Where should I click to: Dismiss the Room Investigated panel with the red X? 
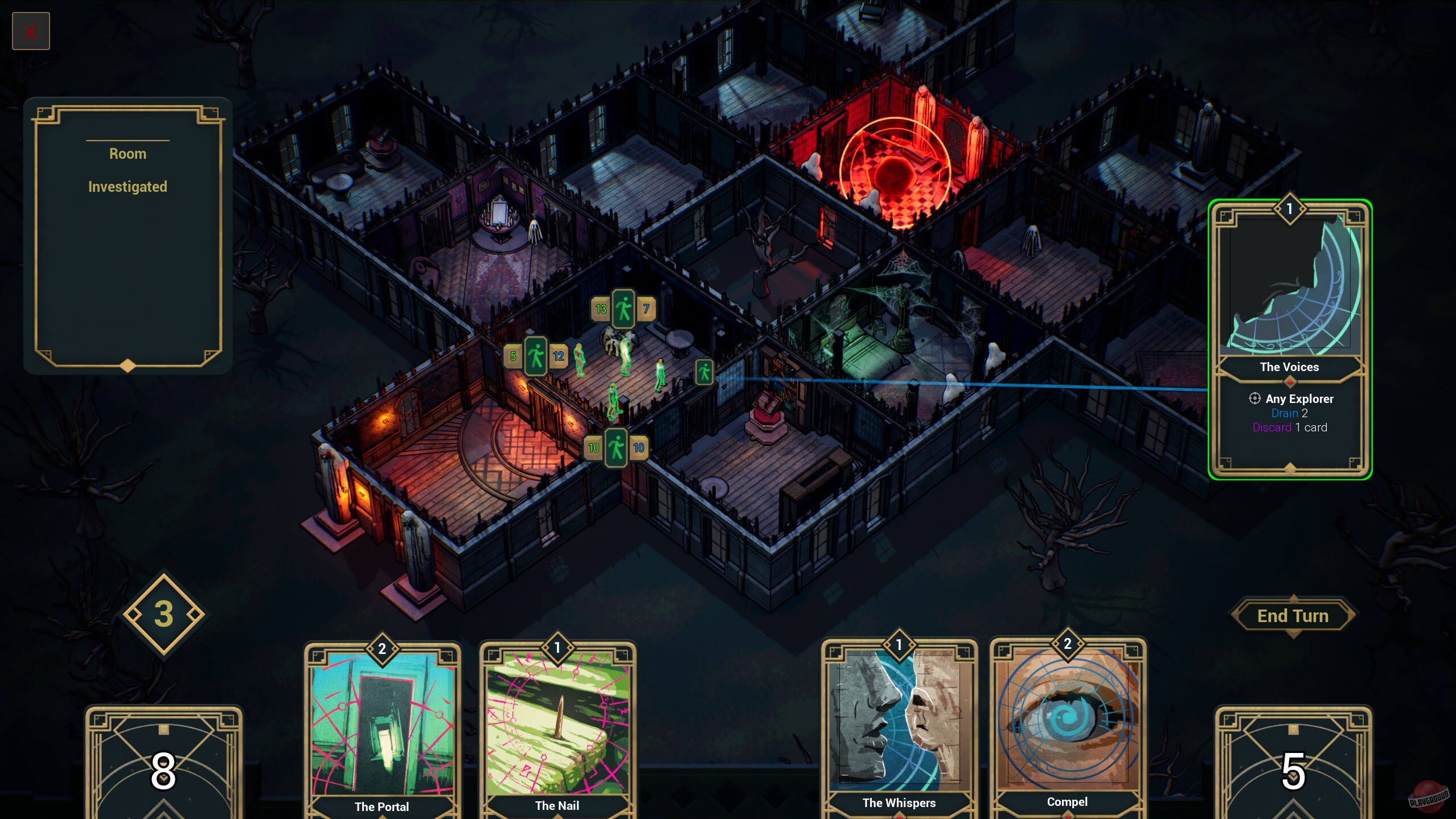[31, 31]
